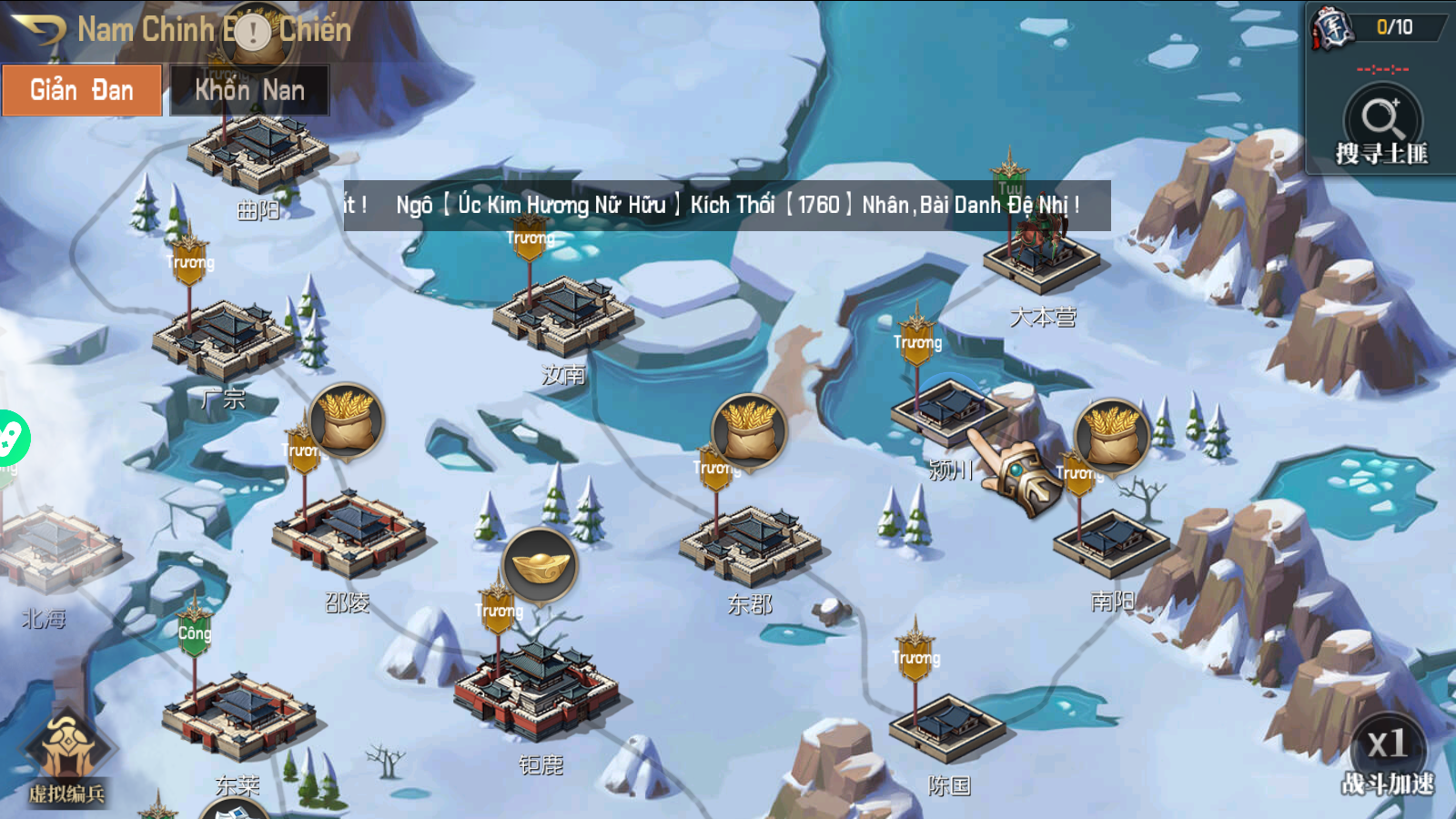The height and width of the screenshot is (819, 1456).
Task: Open the exclamation mark info icon
Action: [x=253, y=33]
